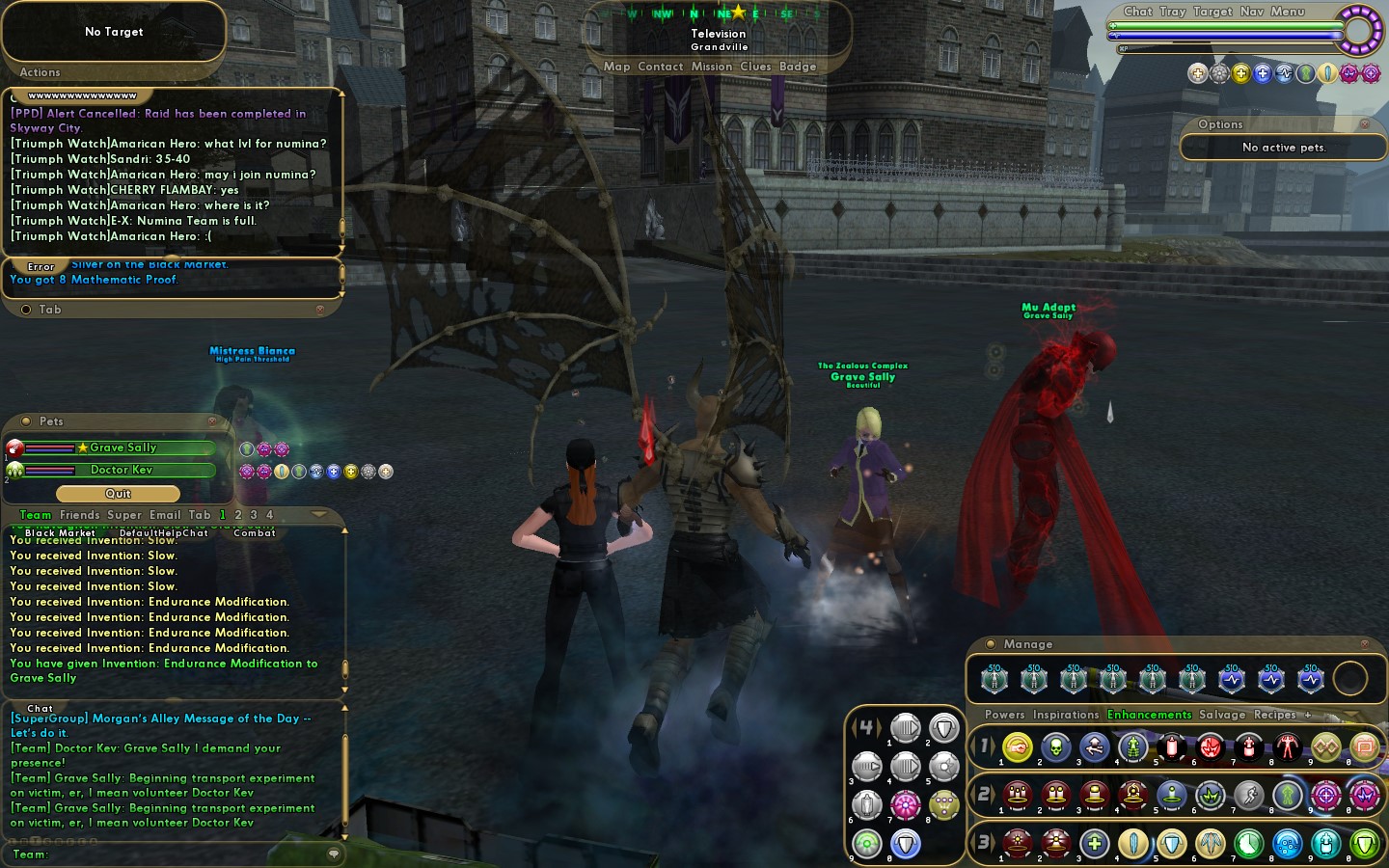
Task: Open target Actions menu
Action: pyautogui.click(x=40, y=72)
